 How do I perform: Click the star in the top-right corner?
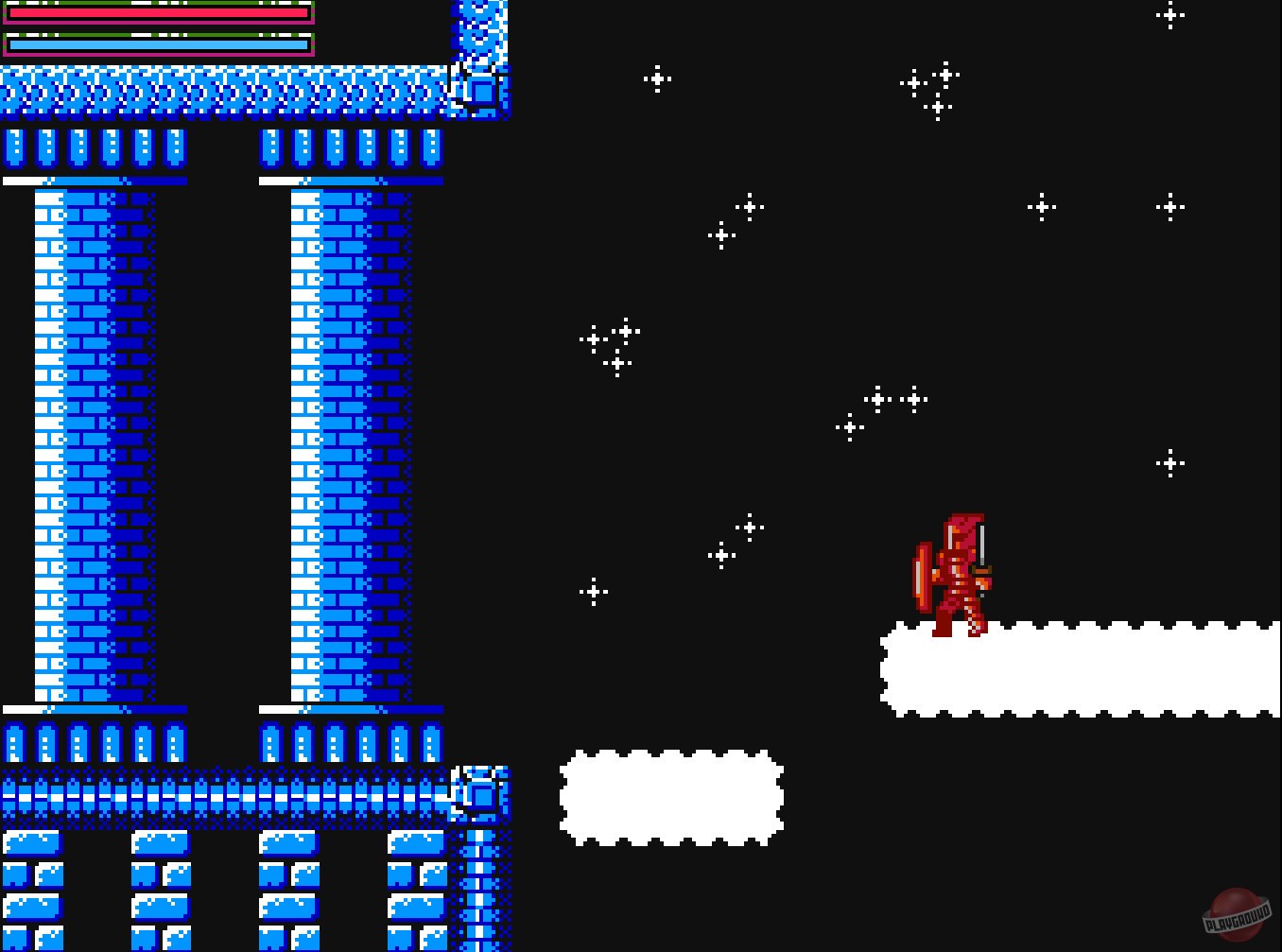tap(1169, 15)
